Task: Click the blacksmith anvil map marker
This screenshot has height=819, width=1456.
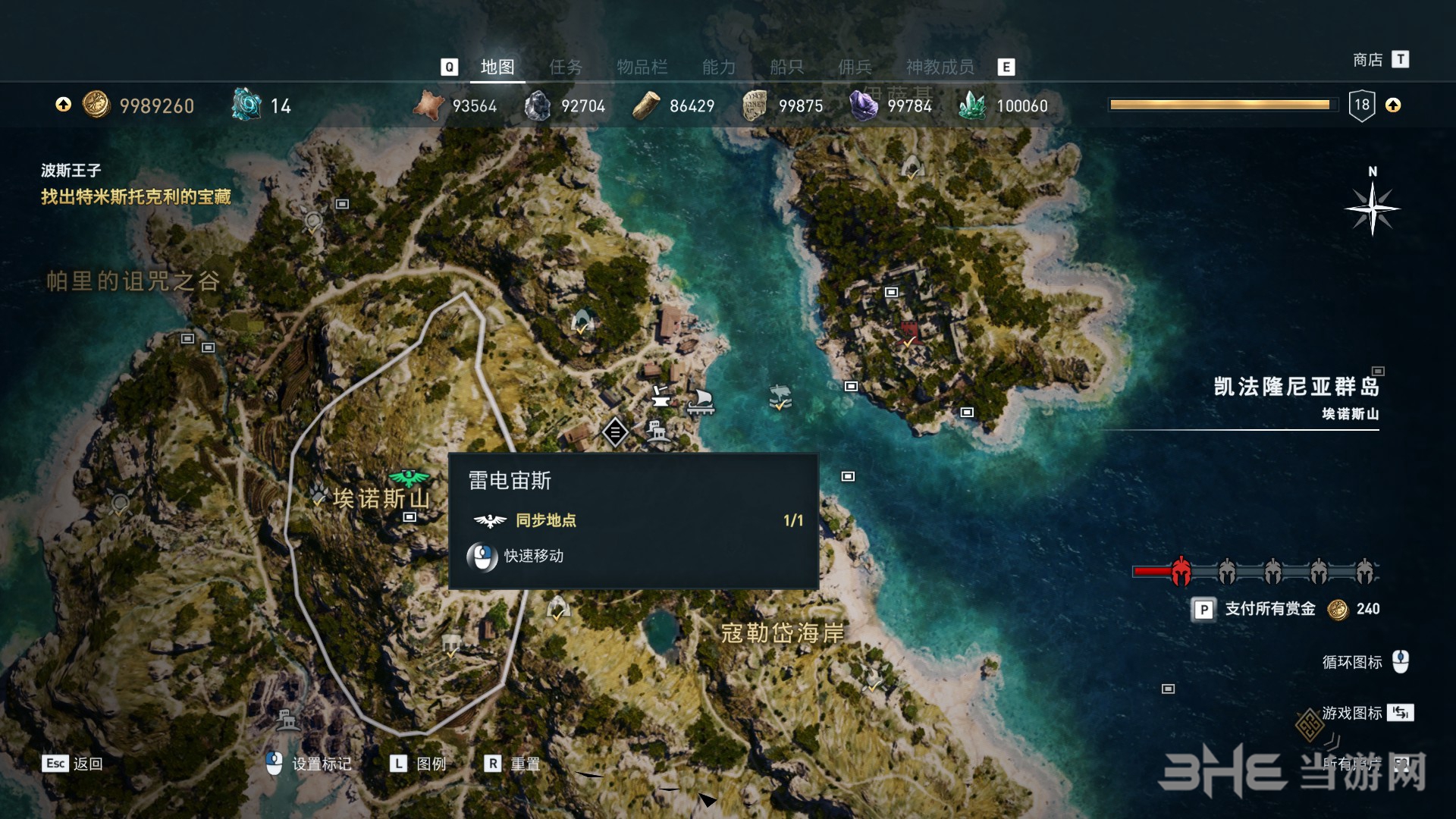Action: coord(661,395)
